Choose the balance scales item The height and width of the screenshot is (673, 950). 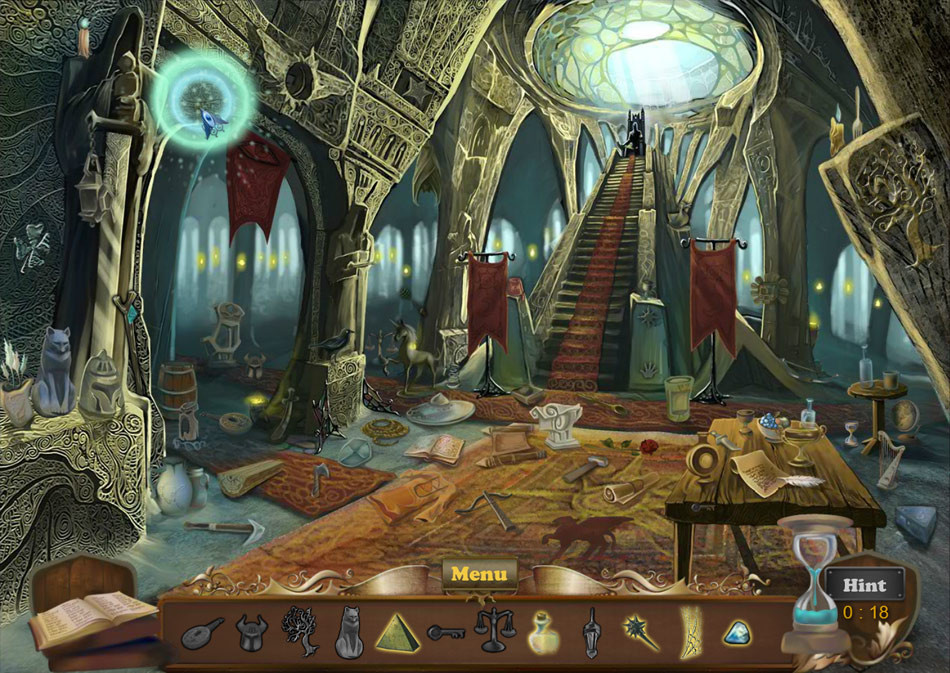tap(494, 631)
